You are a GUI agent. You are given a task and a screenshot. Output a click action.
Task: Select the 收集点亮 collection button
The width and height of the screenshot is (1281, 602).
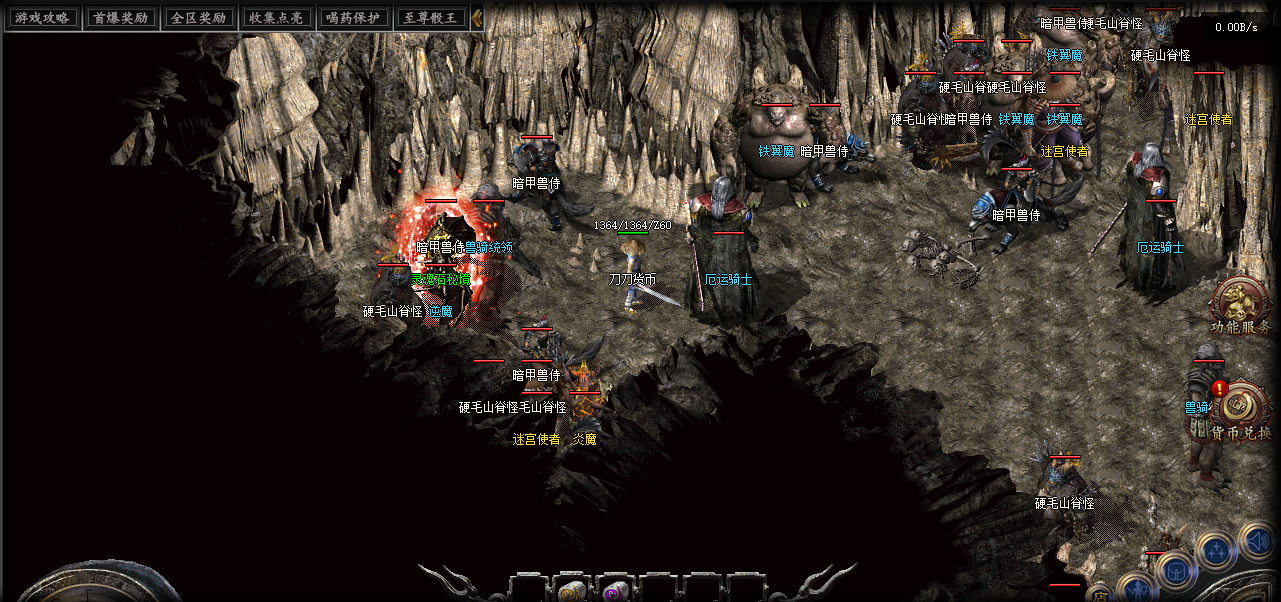click(276, 18)
